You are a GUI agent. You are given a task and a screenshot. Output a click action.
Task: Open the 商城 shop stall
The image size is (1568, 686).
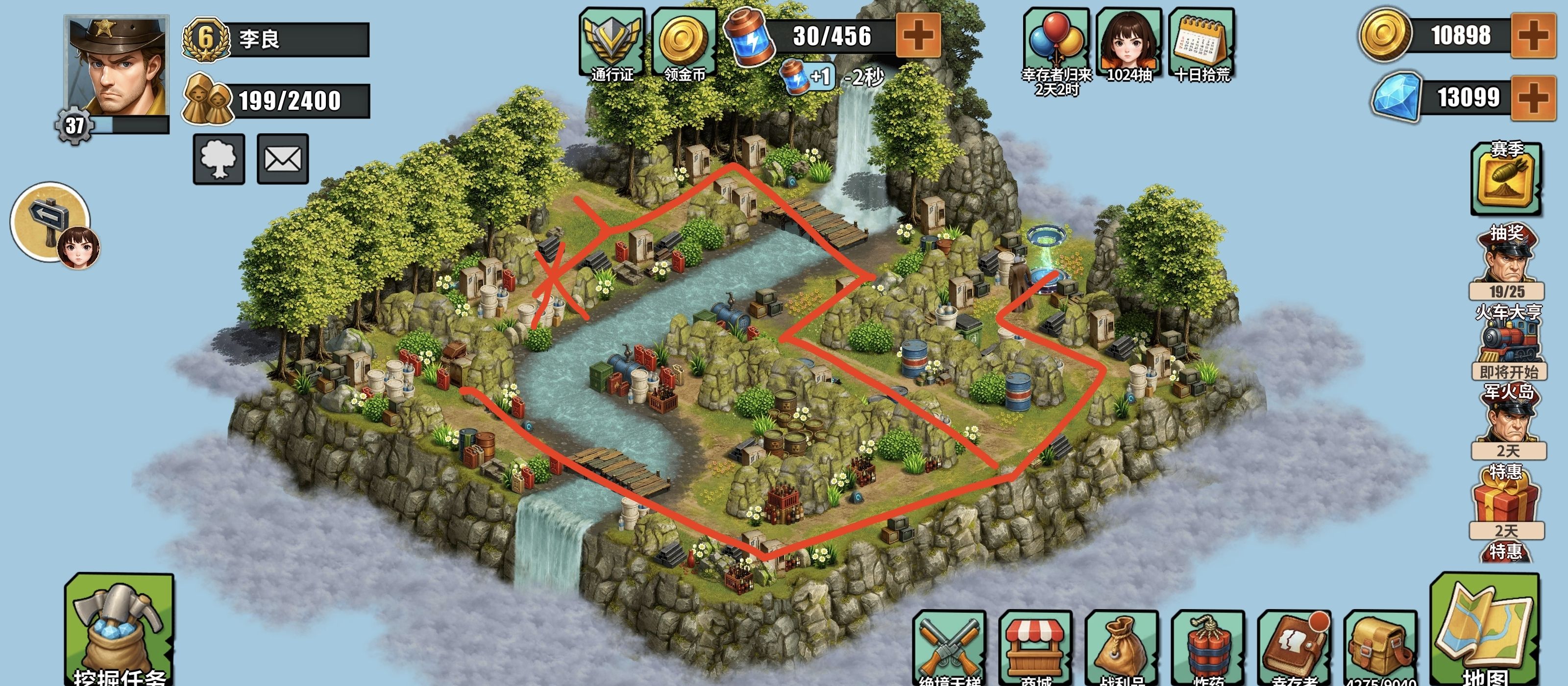click(1035, 648)
